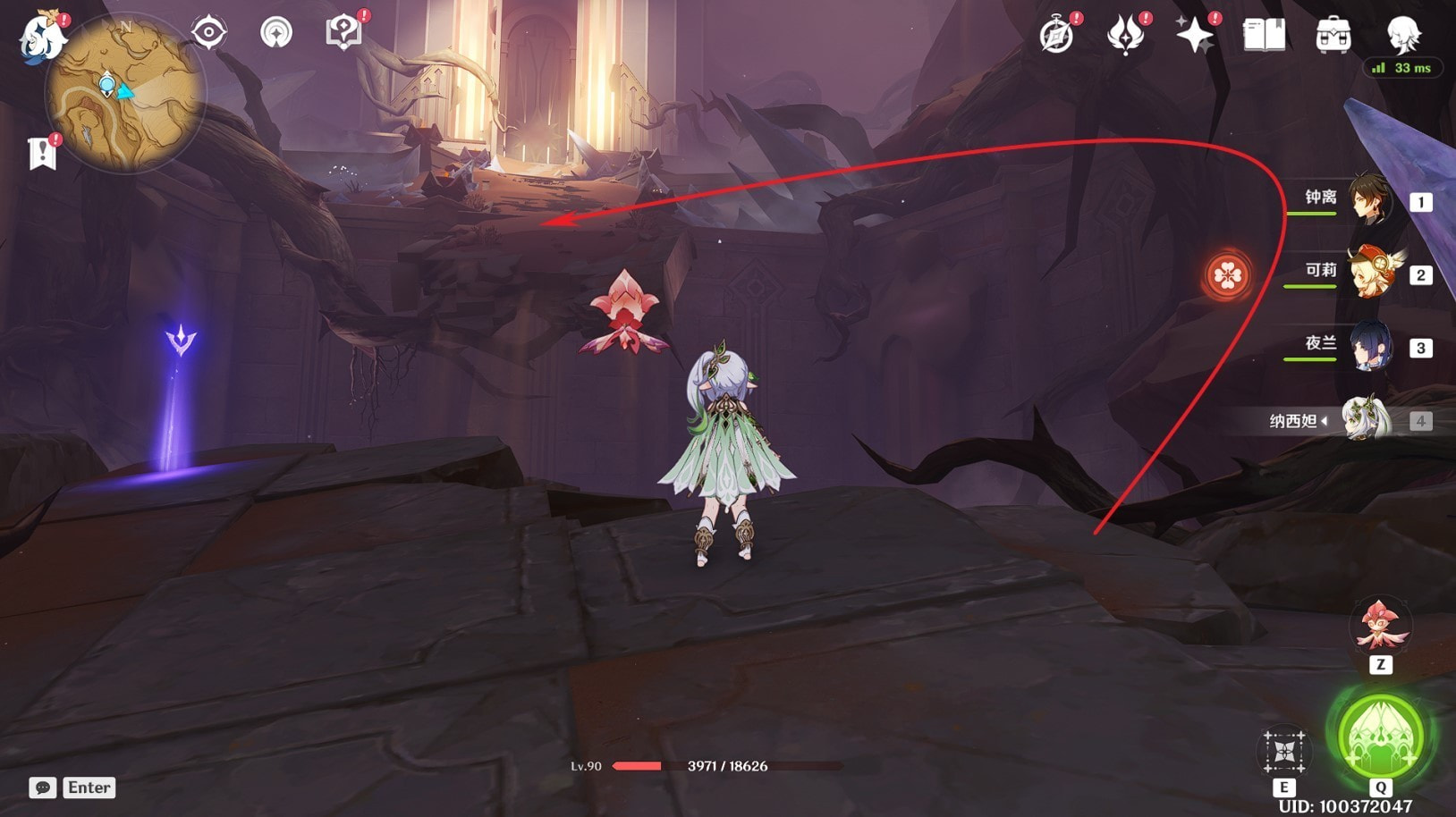Screen dimensions: 1456x817
Task: Select active character 纳西妲 in party list
Action: pyautogui.click(x=1368, y=419)
